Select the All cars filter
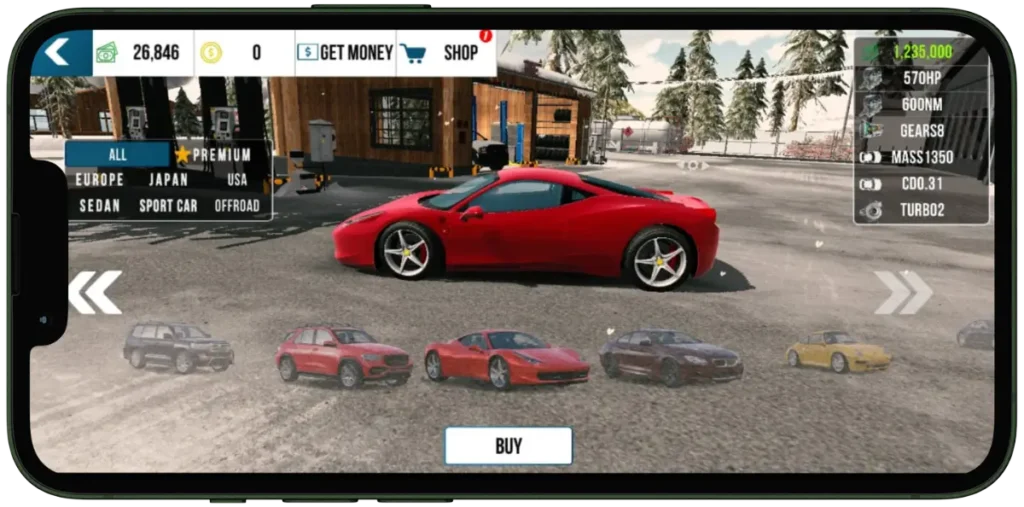Viewport: 1024px width, 507px height. pos(118,155)
